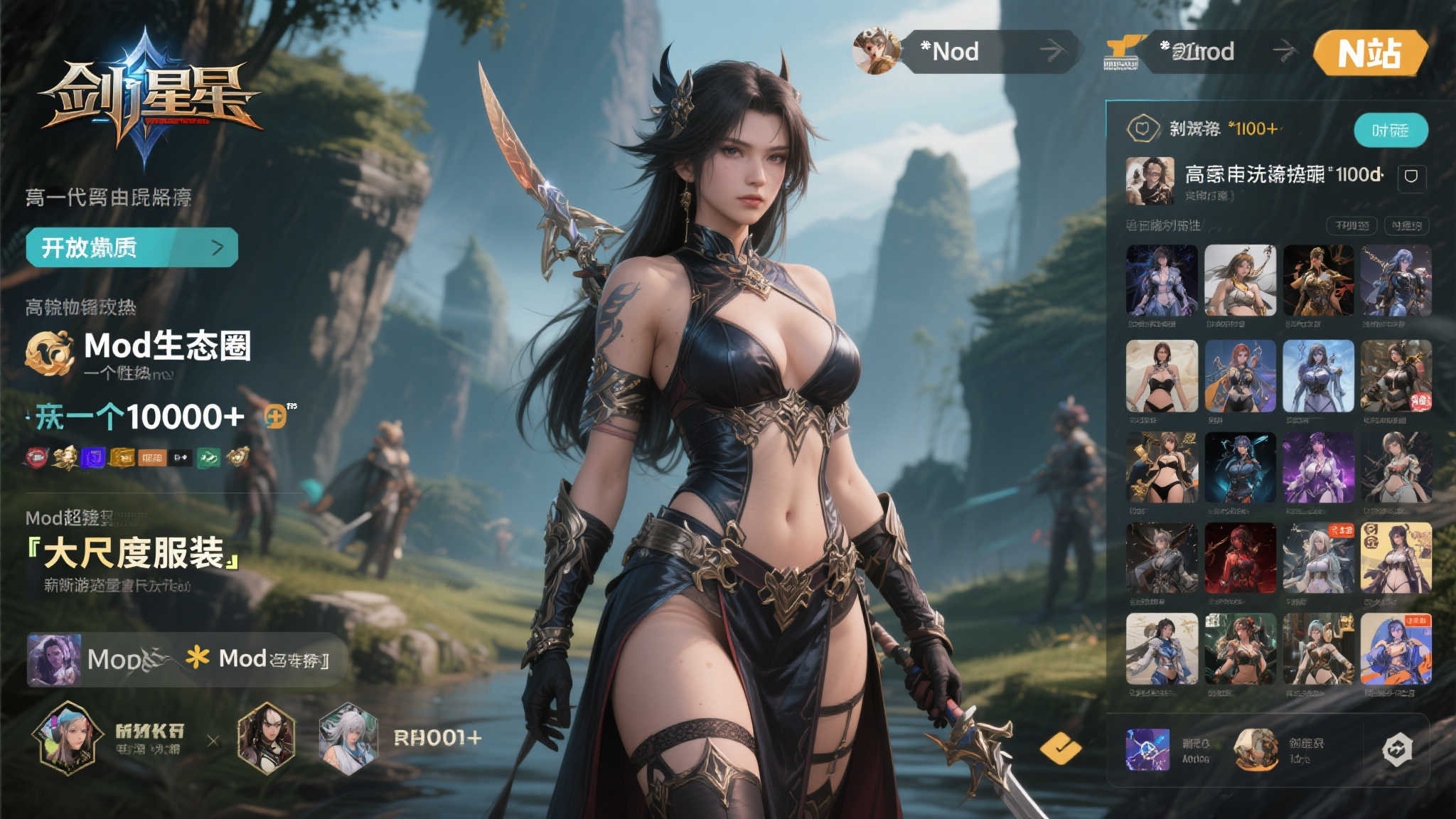Select the red-themed character thumbnail
The image size is (1456, 819).
[1240, 558]
